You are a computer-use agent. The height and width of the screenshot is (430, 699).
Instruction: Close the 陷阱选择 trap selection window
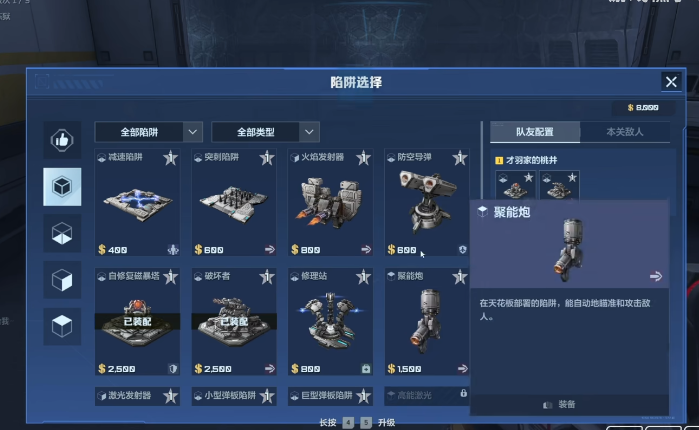671,82
